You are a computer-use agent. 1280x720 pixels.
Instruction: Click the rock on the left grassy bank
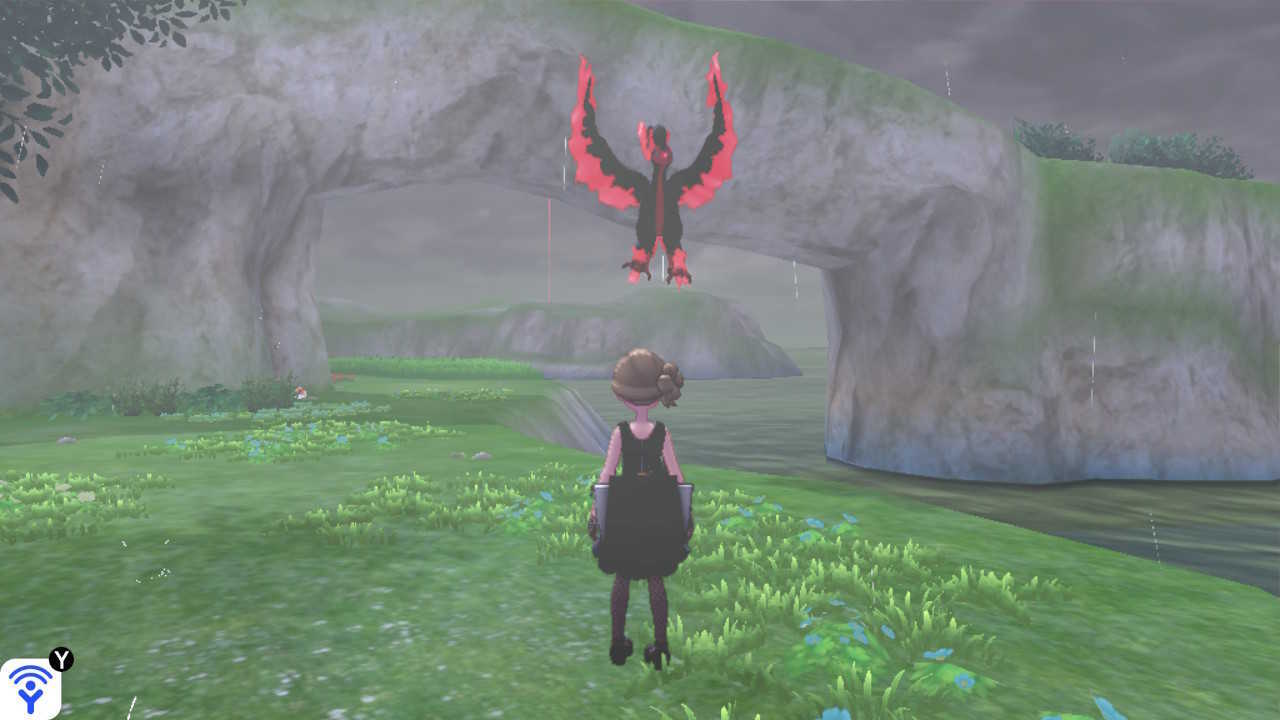(x=66, y=438)
